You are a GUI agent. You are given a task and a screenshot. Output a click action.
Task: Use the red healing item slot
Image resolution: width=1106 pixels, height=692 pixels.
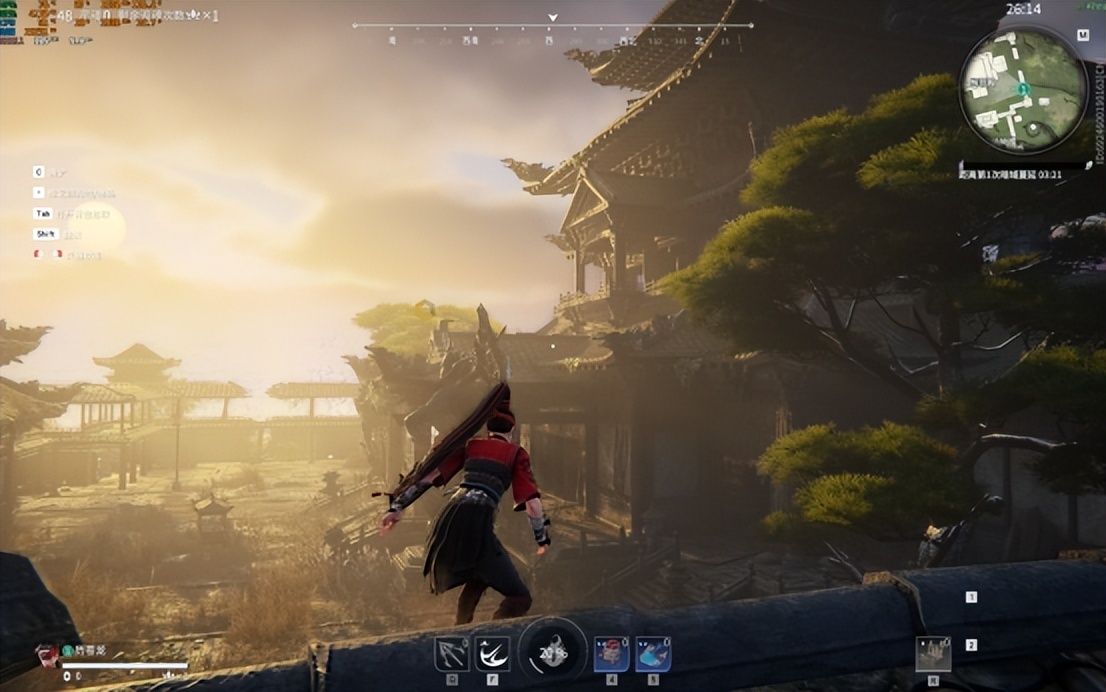tap(611, 654)
